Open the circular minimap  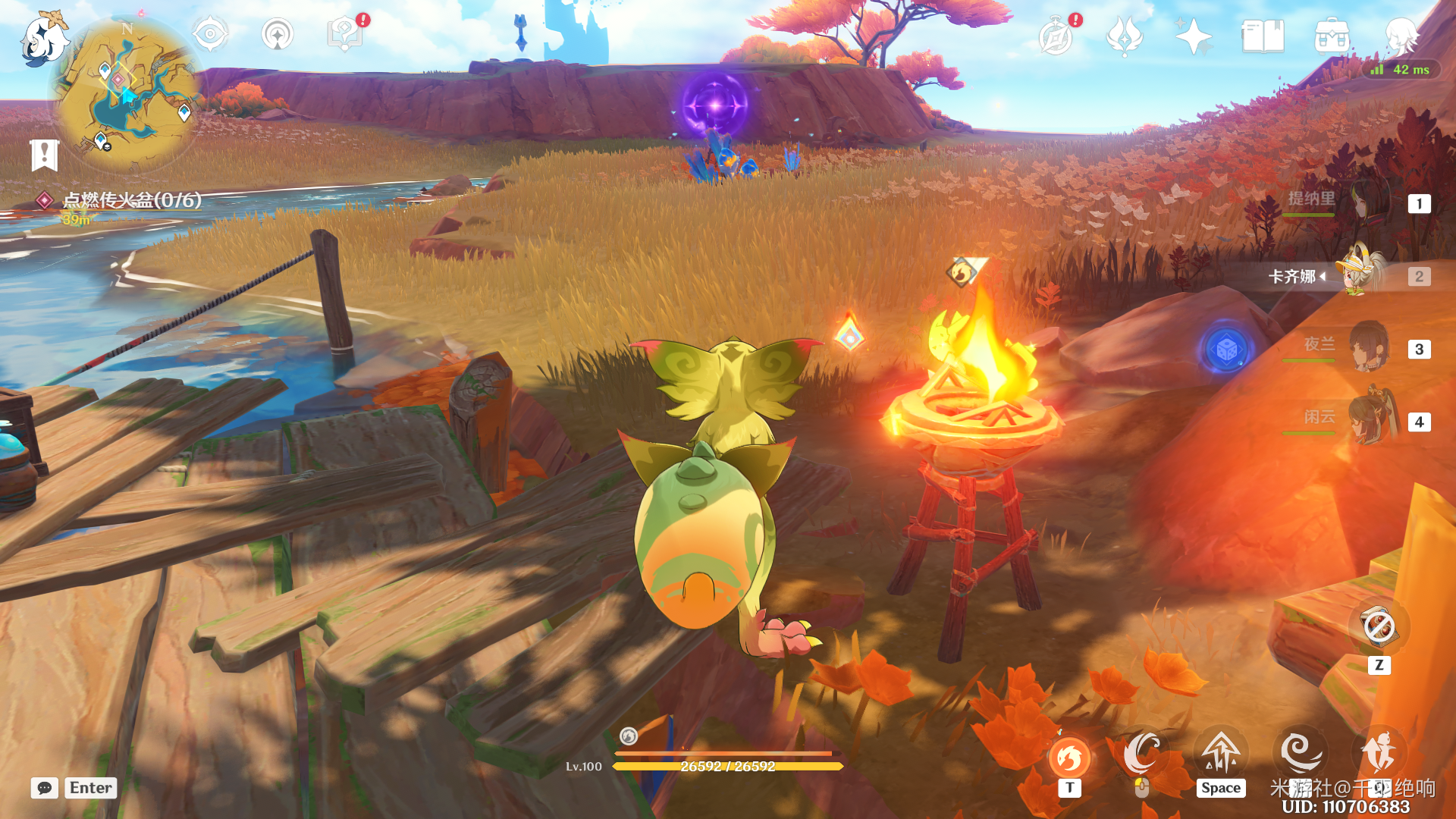tap(127, 93)
